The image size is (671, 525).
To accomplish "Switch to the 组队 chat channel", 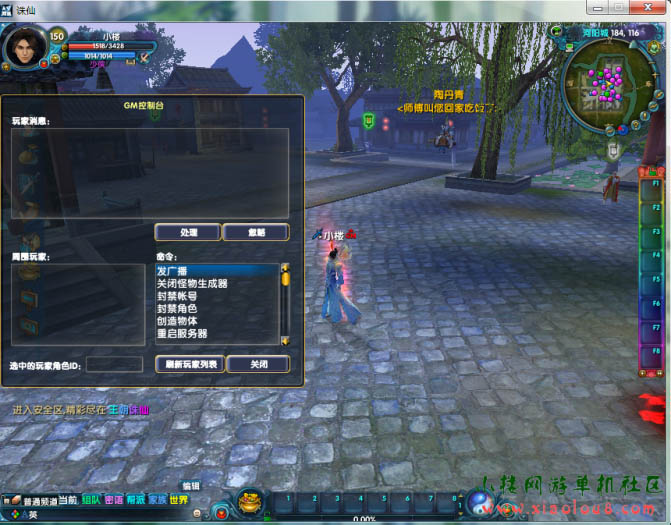I will click(91, 500).
